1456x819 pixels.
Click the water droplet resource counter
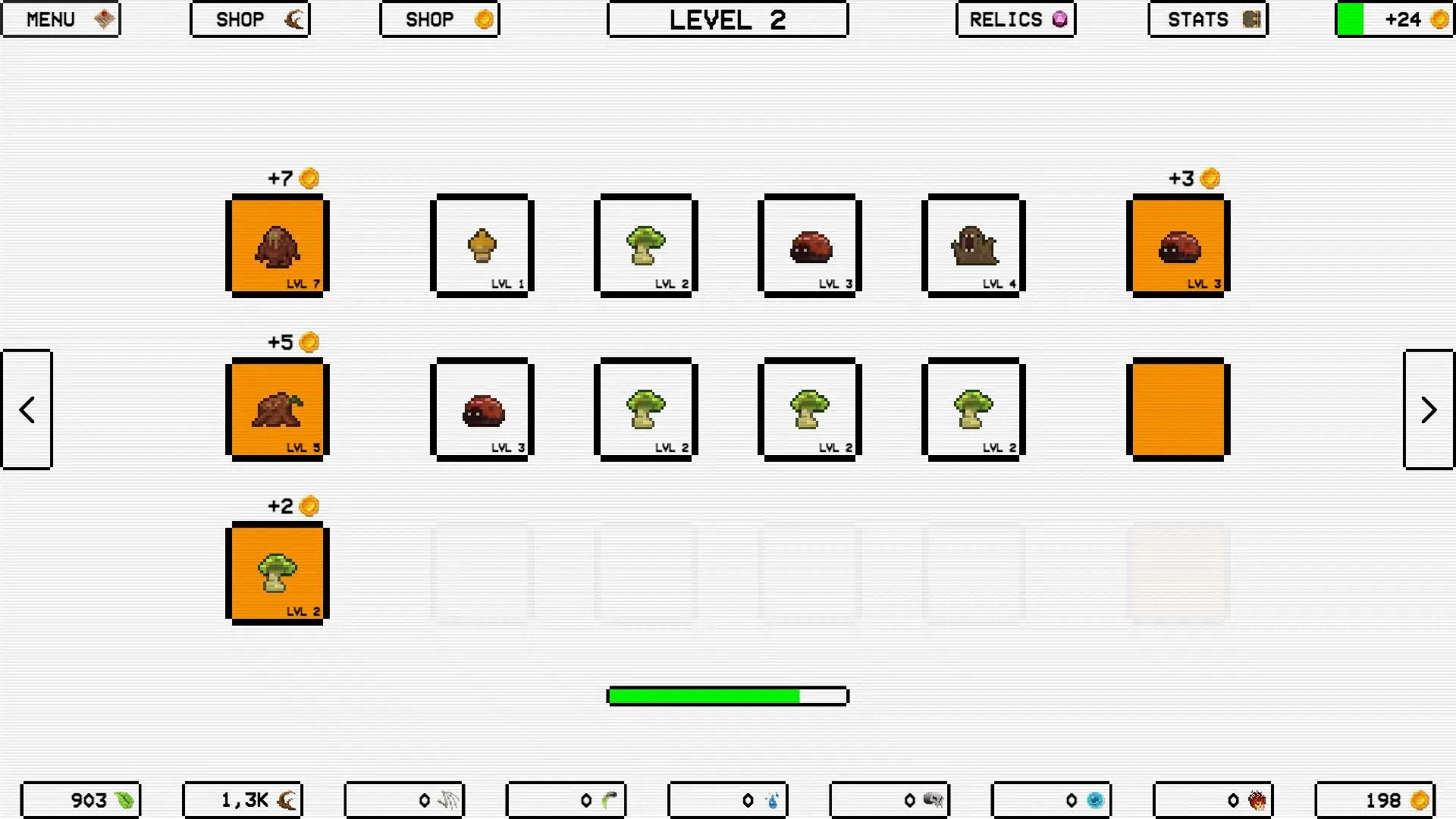pos(728,799)
